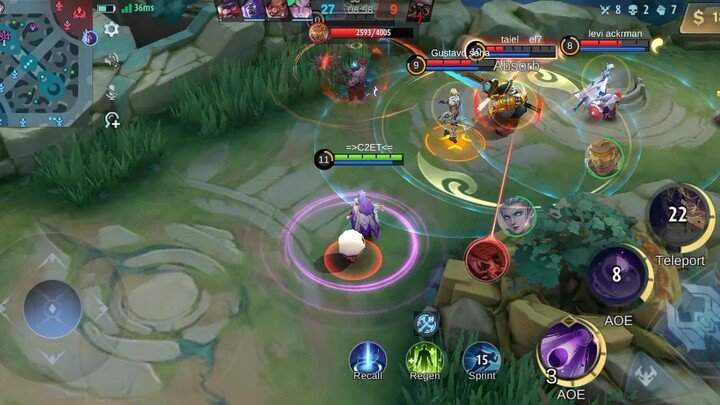Use the purple orb AOE skill on cooldown 8

617,275
